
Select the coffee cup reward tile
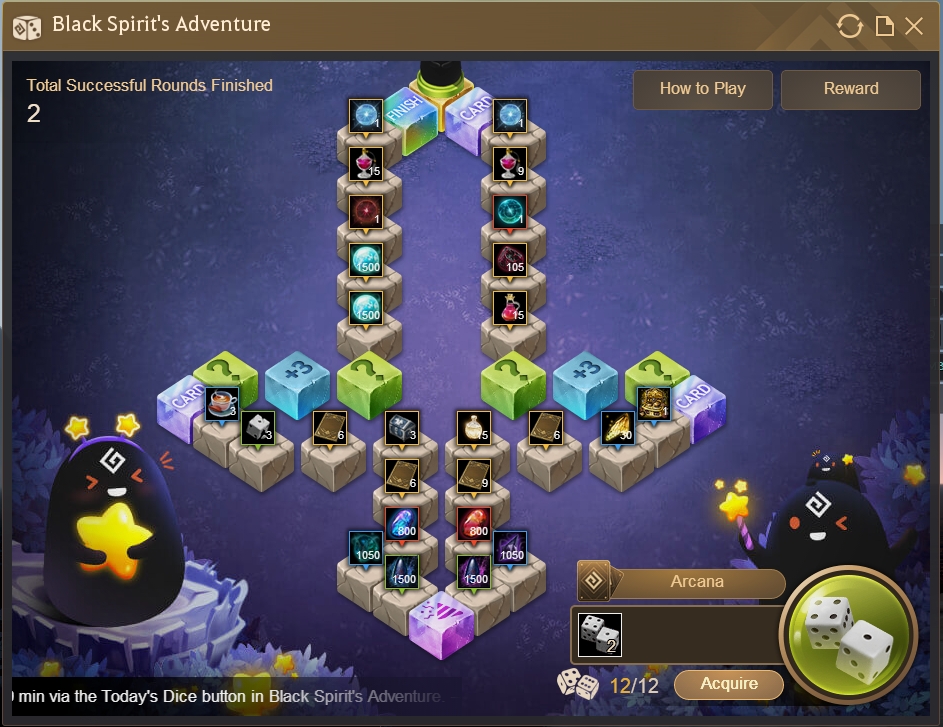tap(221, 403)
